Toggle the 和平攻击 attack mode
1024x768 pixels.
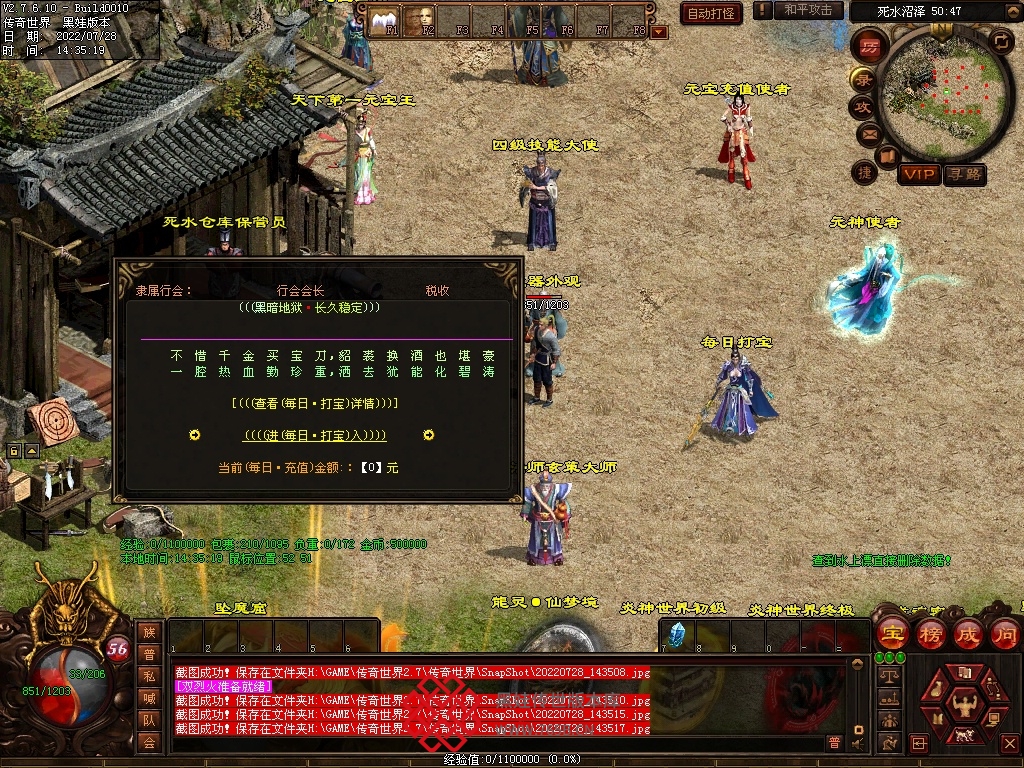click(808, 10)
